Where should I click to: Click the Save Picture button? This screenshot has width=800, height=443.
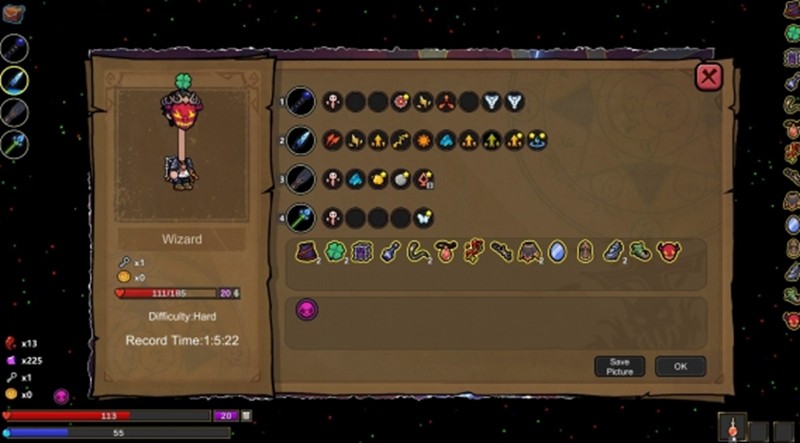click(x=619, y=366)
